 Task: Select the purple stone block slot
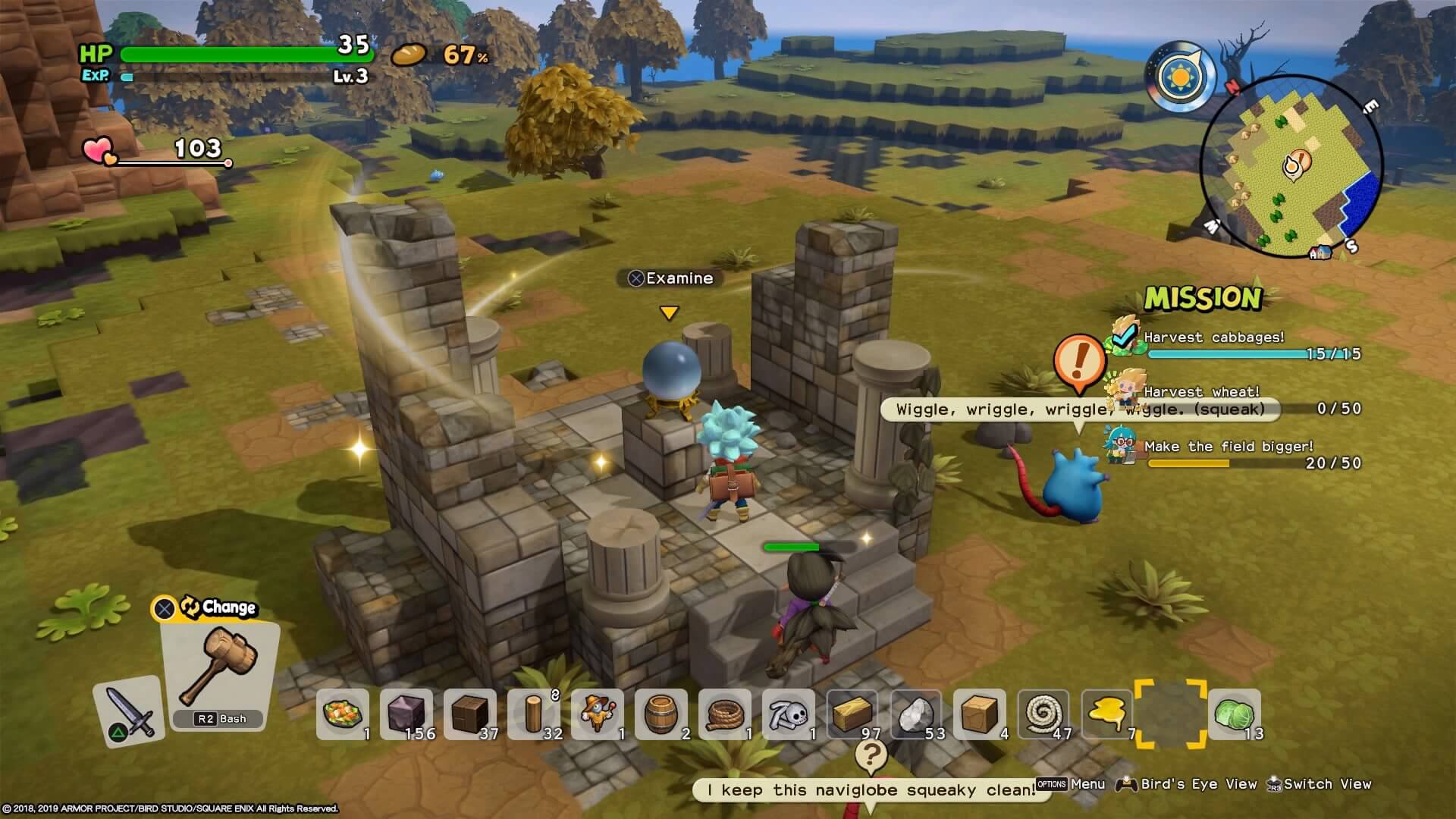pyautogui.click(x=406, y=714)
